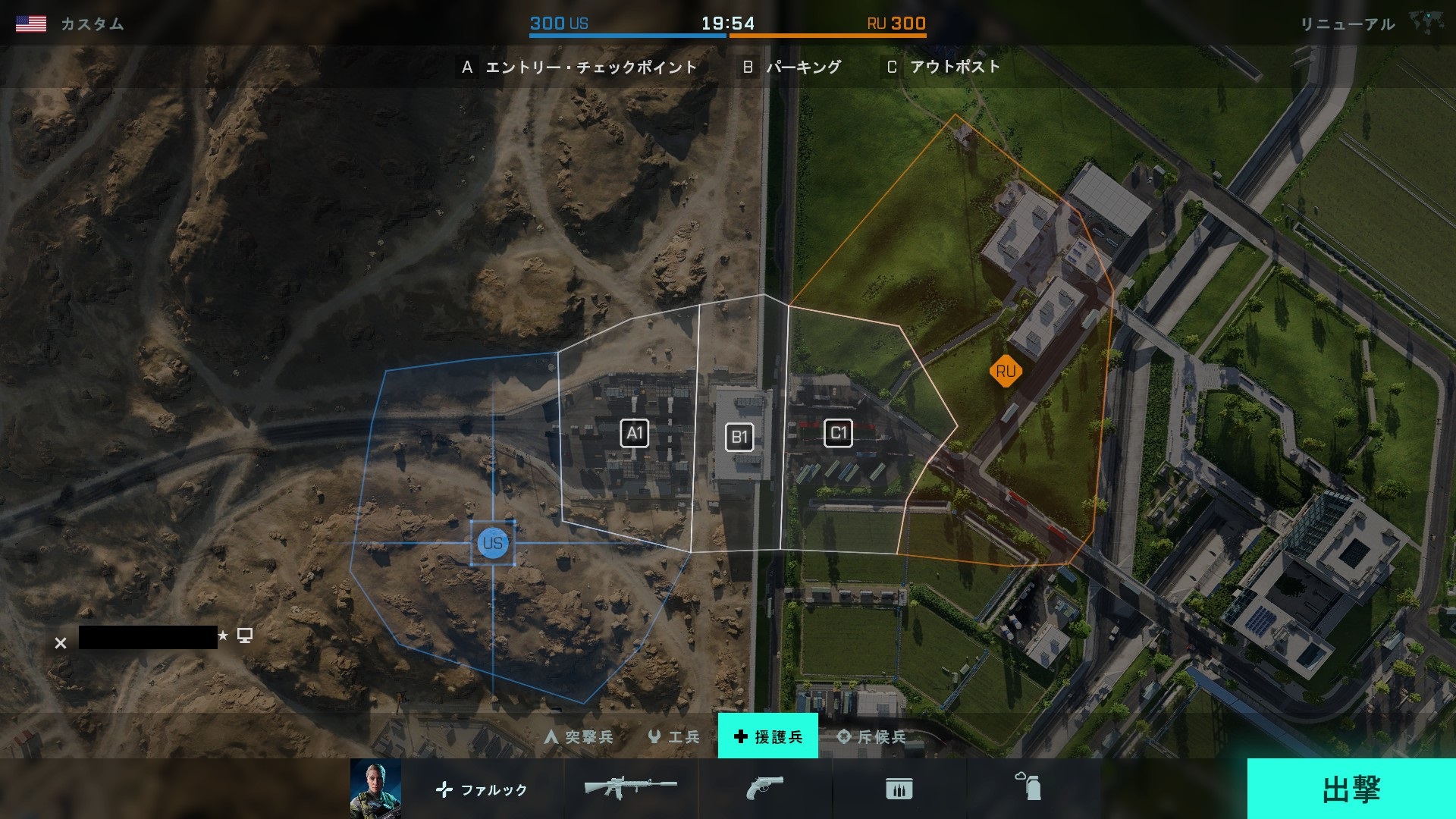Switch to the 工兵 engineer class
The image size is (1456, 819).
673,736
